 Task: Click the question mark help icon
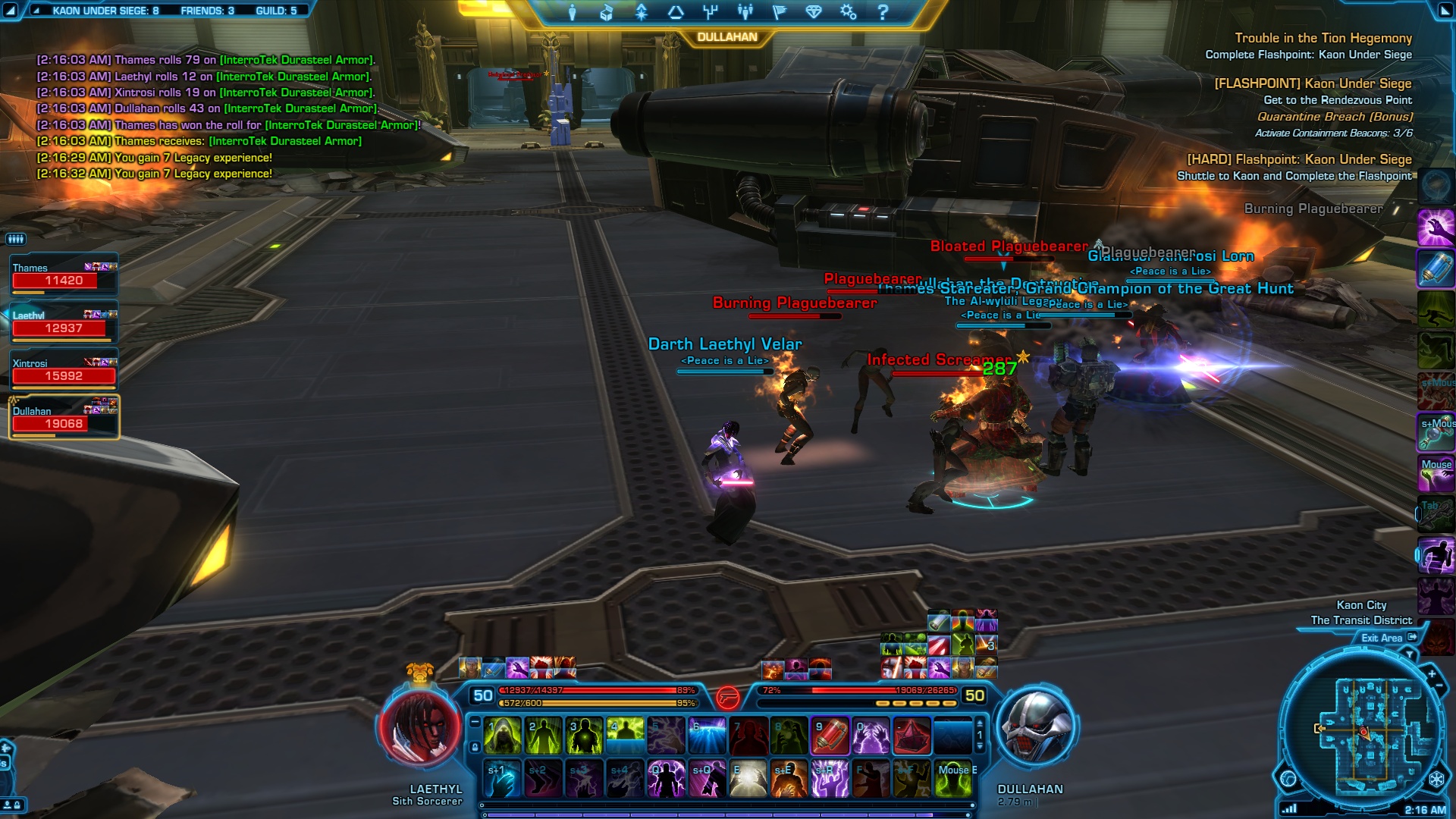pos(883,12)
